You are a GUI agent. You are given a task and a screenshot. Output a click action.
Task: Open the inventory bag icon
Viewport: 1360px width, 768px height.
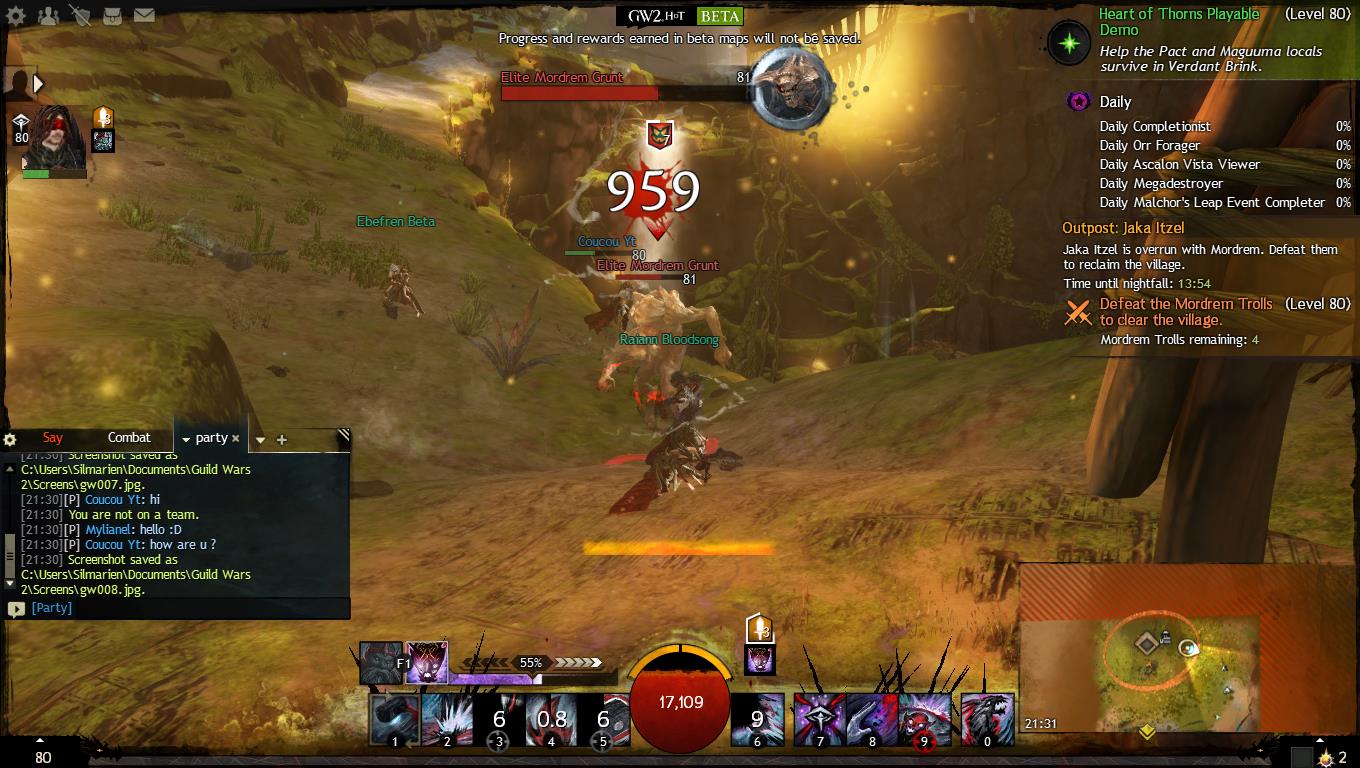[x=112, y=15]
